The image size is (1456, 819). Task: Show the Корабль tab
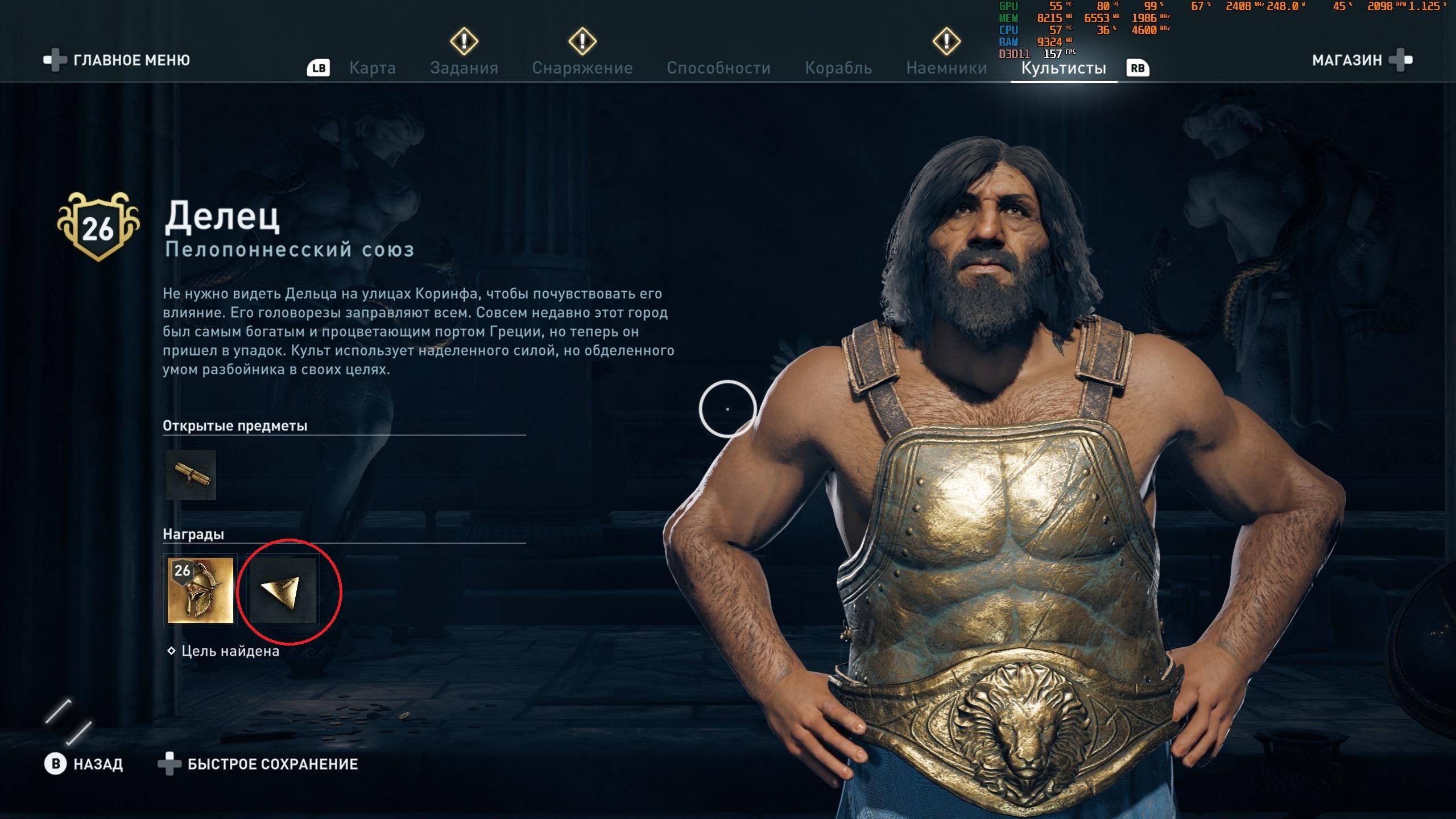pyautogui.click(x=838, y=68)
